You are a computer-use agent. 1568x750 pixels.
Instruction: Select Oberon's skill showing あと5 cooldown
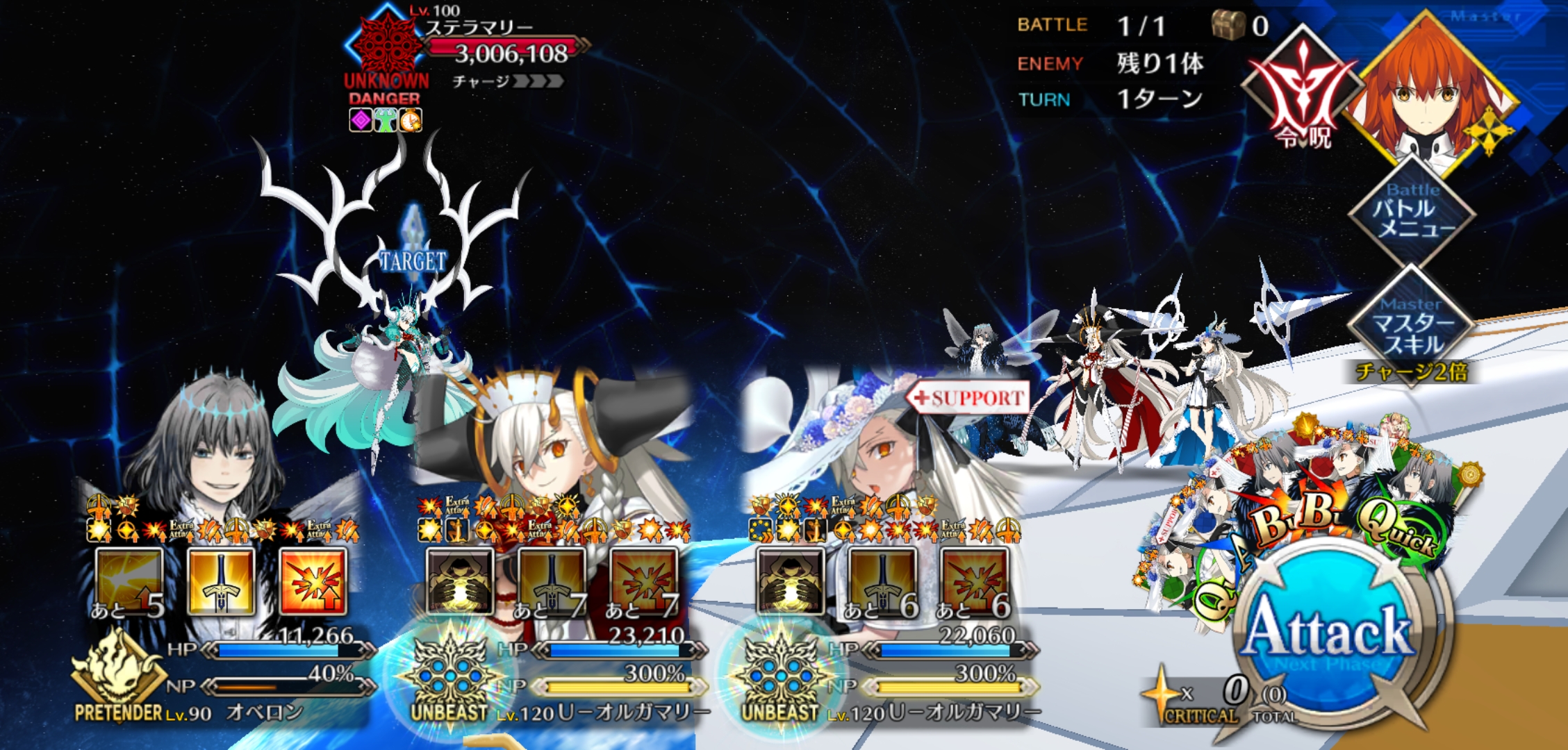(x=129, y=582)
